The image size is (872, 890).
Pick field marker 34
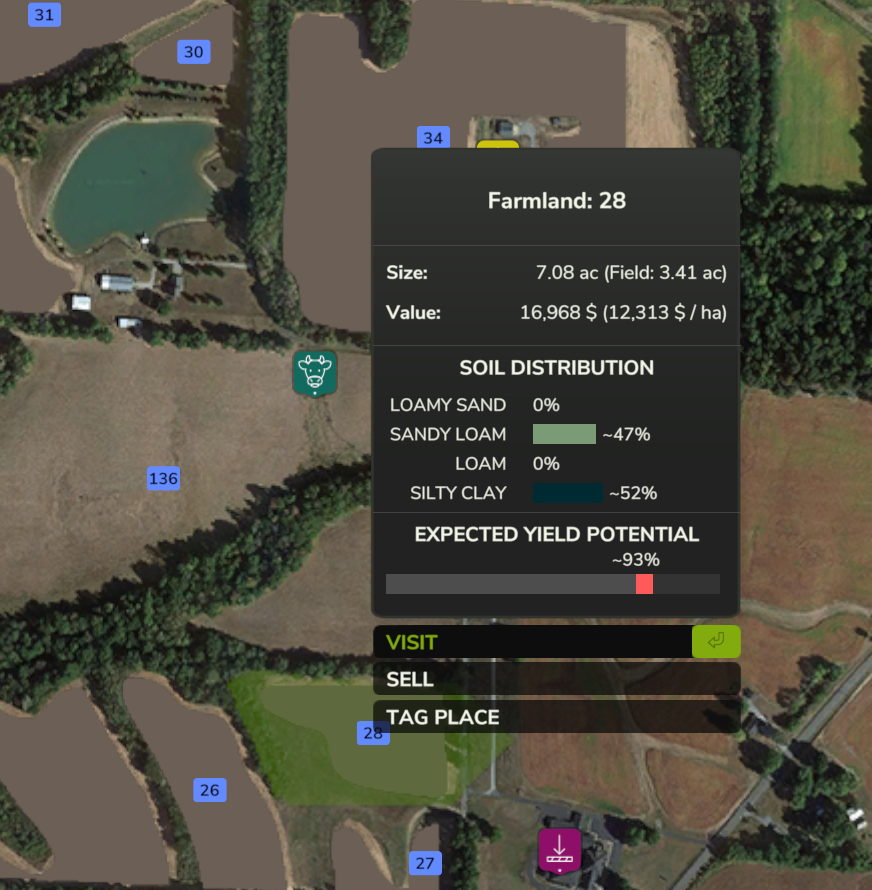click(432, 138)
